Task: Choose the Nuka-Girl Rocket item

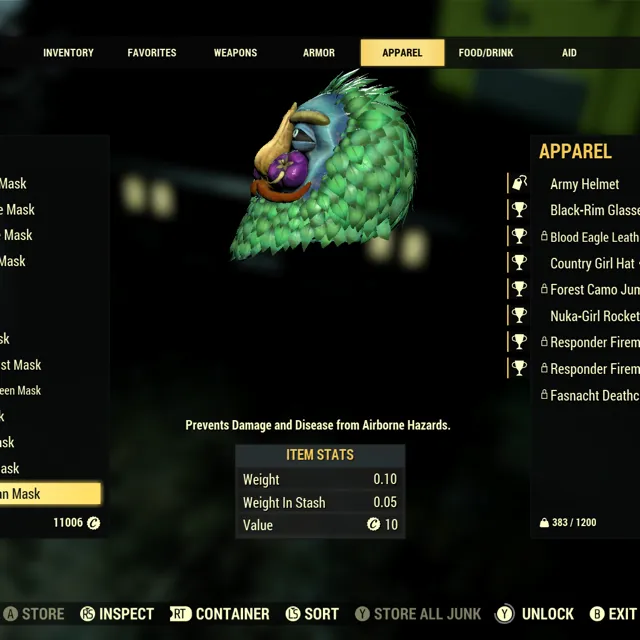Action: (x=594, y=316)
